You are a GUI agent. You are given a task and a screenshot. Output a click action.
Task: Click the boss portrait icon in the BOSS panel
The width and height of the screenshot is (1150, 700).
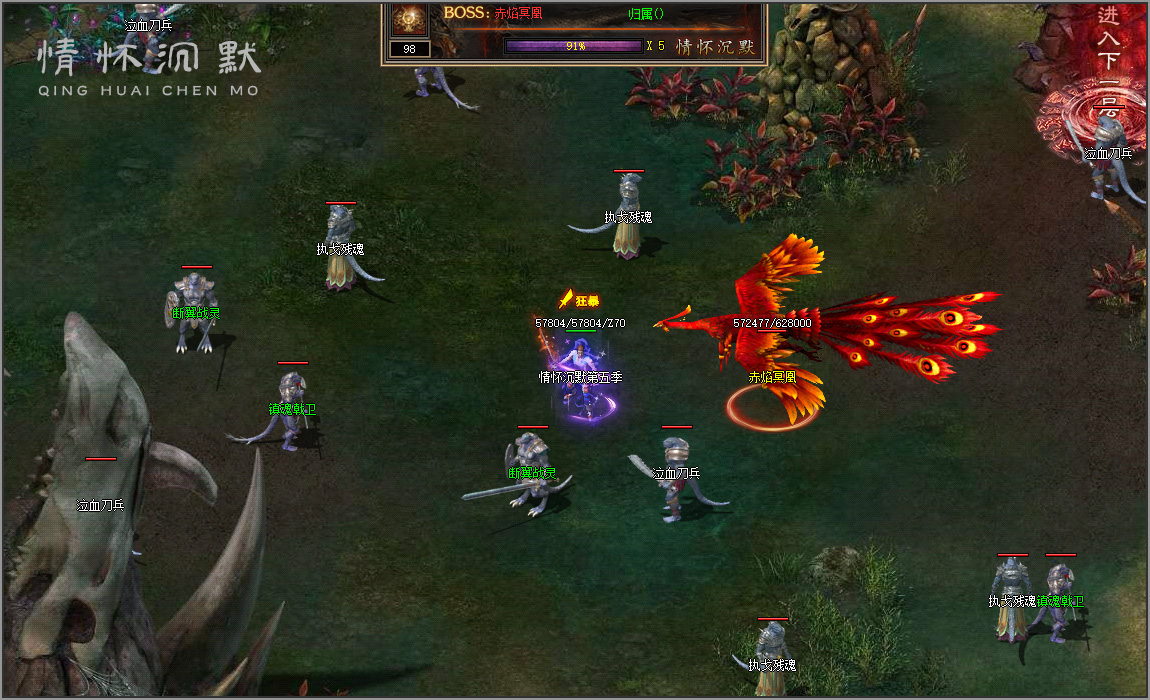point(410,19)
